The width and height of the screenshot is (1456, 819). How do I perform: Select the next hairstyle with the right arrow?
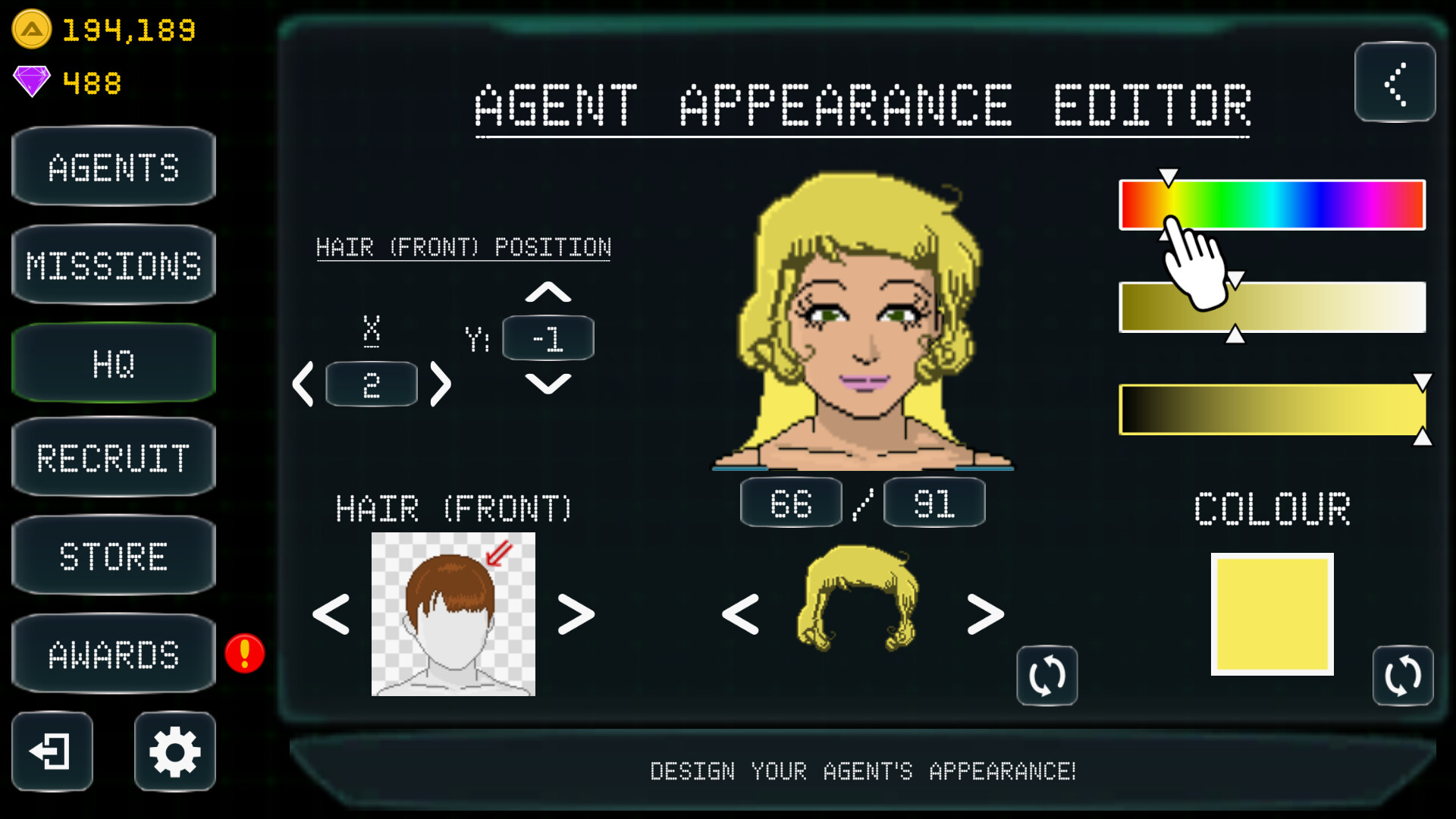(984, 614)
